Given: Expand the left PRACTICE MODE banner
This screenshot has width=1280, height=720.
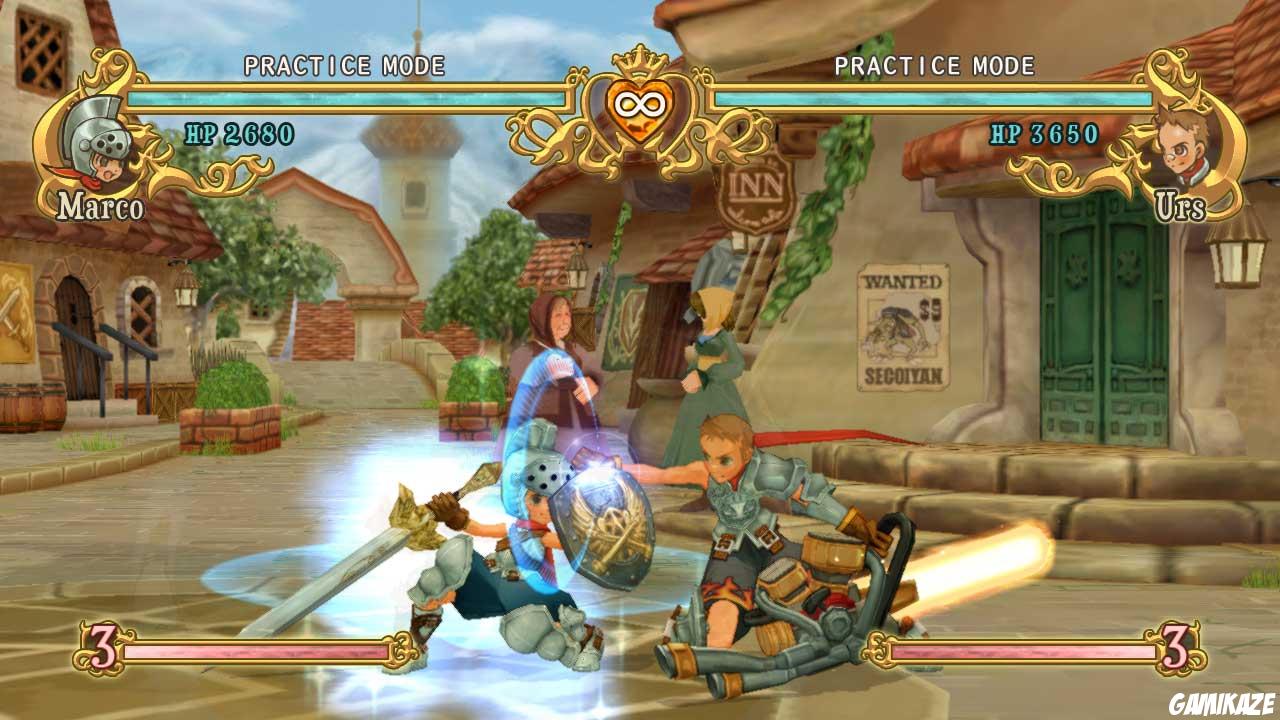Looking at the screenshot, I should pos(342,62).
